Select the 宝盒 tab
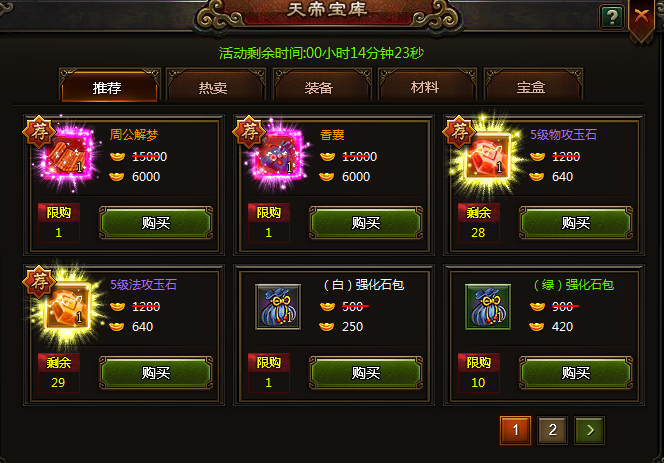Viewport: 664px width, 463px height. 531,87
